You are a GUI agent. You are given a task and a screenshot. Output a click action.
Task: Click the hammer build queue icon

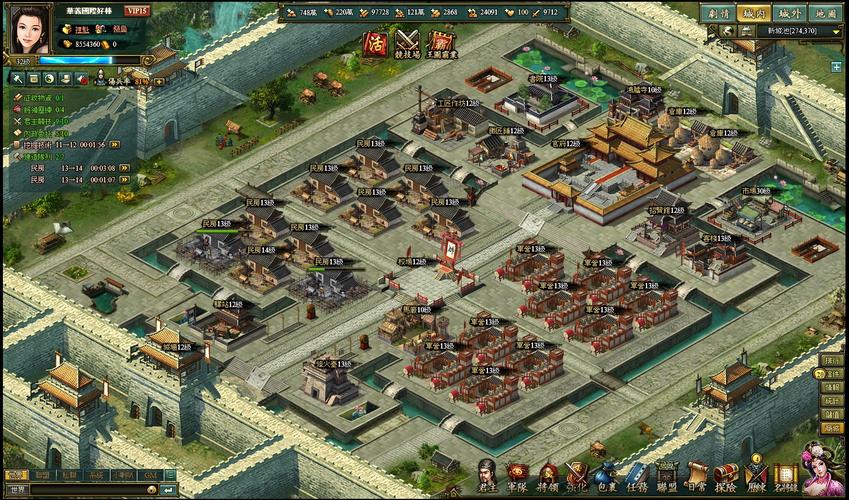(x=17, y=78)
